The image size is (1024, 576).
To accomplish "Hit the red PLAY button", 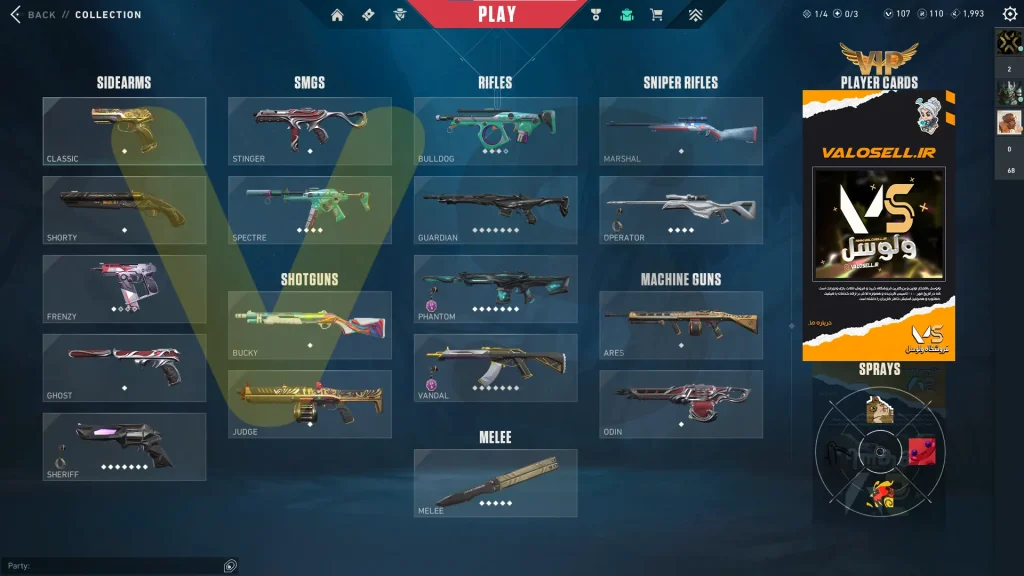I will pos(497,14).
